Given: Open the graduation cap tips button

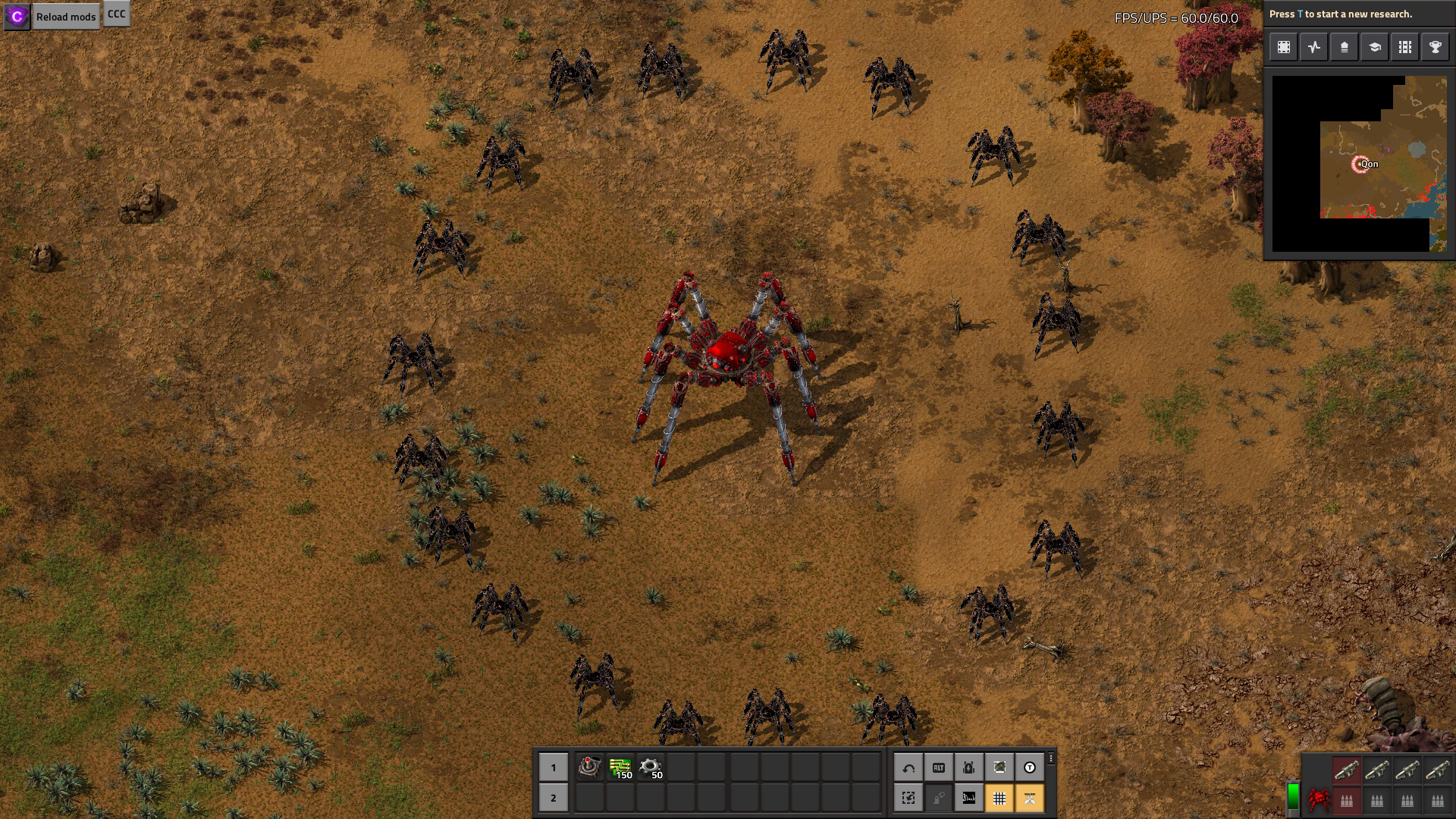Looking at the screenshot, I should (x=1375, y=47).
